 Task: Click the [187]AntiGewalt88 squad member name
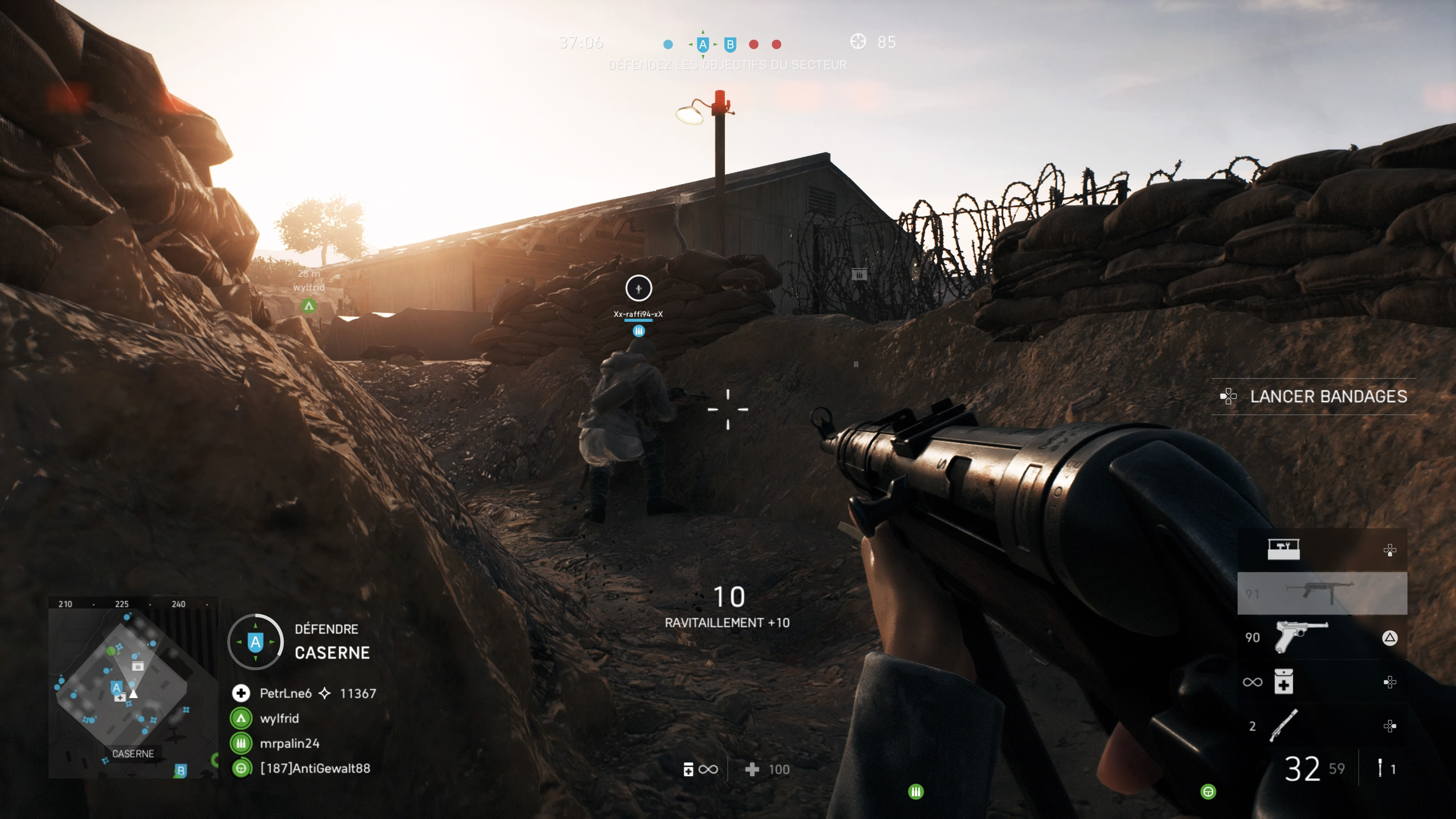(315, 767)
